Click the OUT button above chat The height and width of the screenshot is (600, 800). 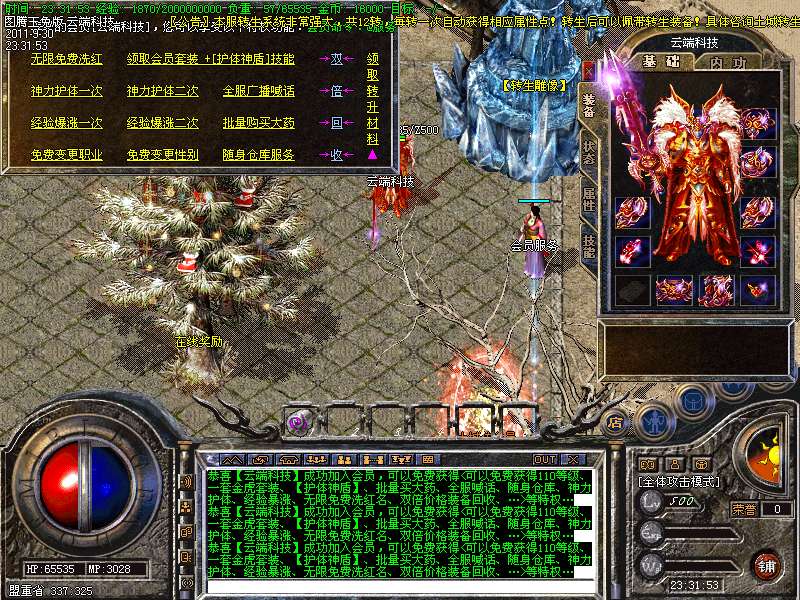pyautogui.click(x=545, y=459)
